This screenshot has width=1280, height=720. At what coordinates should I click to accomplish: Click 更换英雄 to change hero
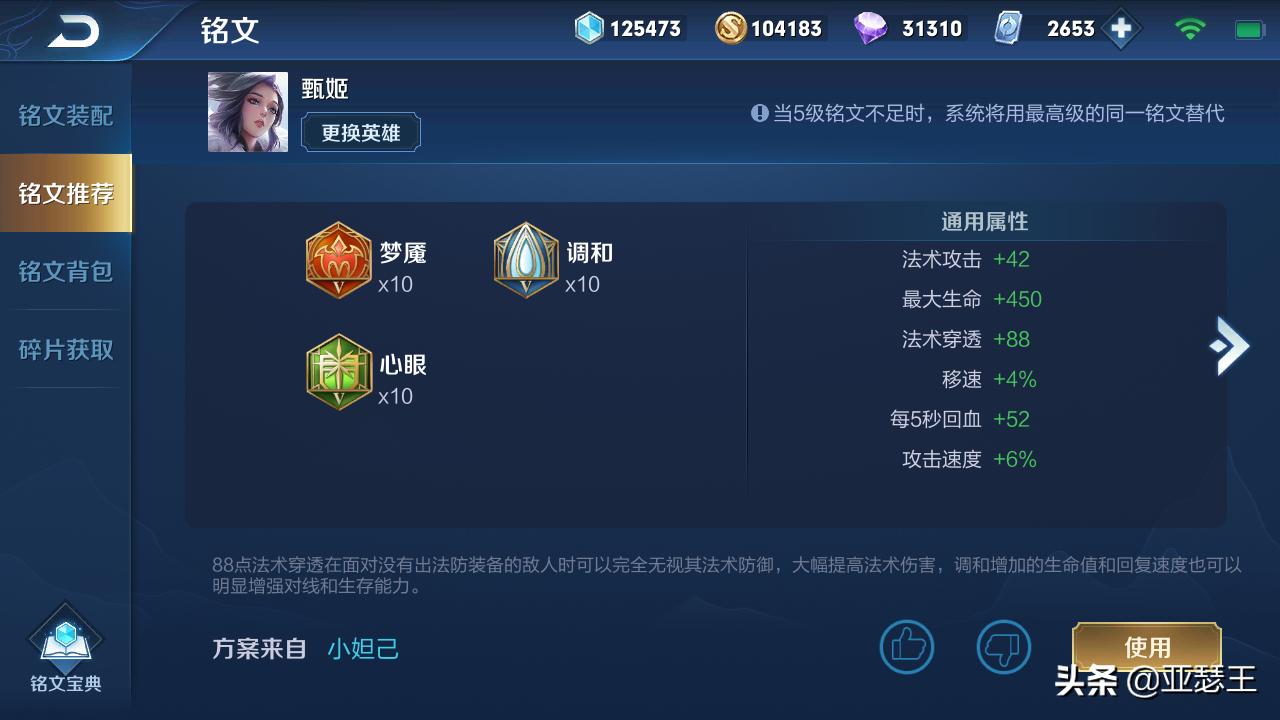tap(360, 132)
